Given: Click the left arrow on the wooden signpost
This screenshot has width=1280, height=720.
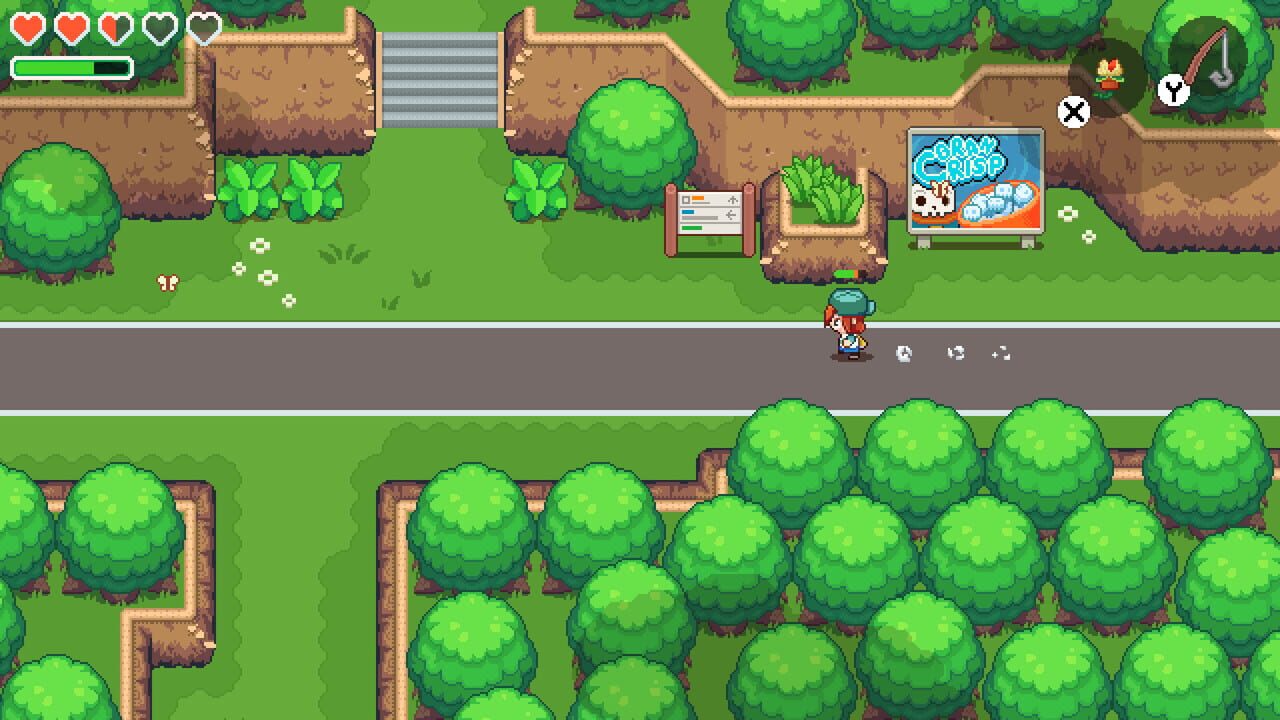Looking at the screenshot, I should (x=732, y=214).
